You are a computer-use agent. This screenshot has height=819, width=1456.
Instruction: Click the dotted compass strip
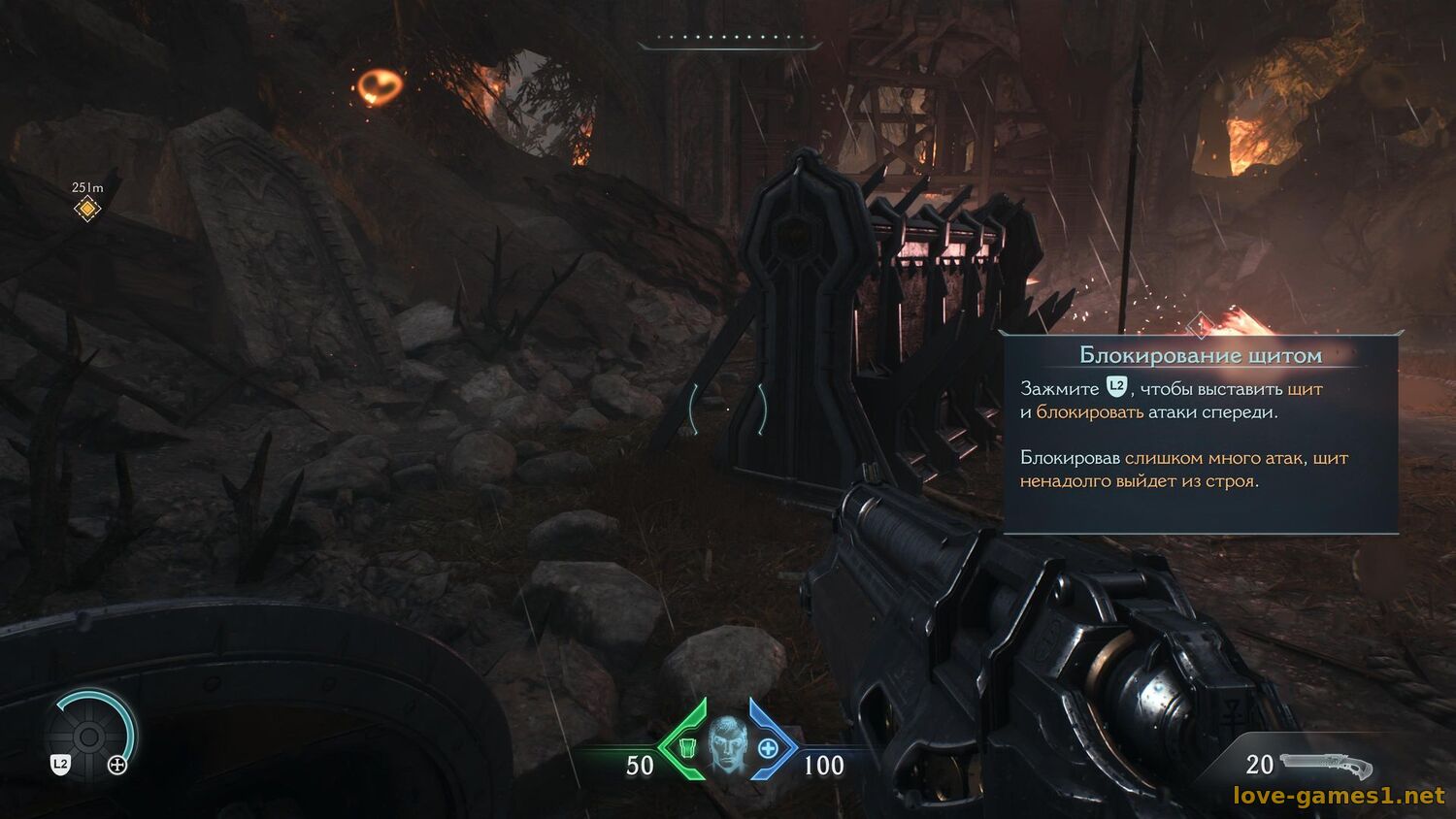point(730,40)
